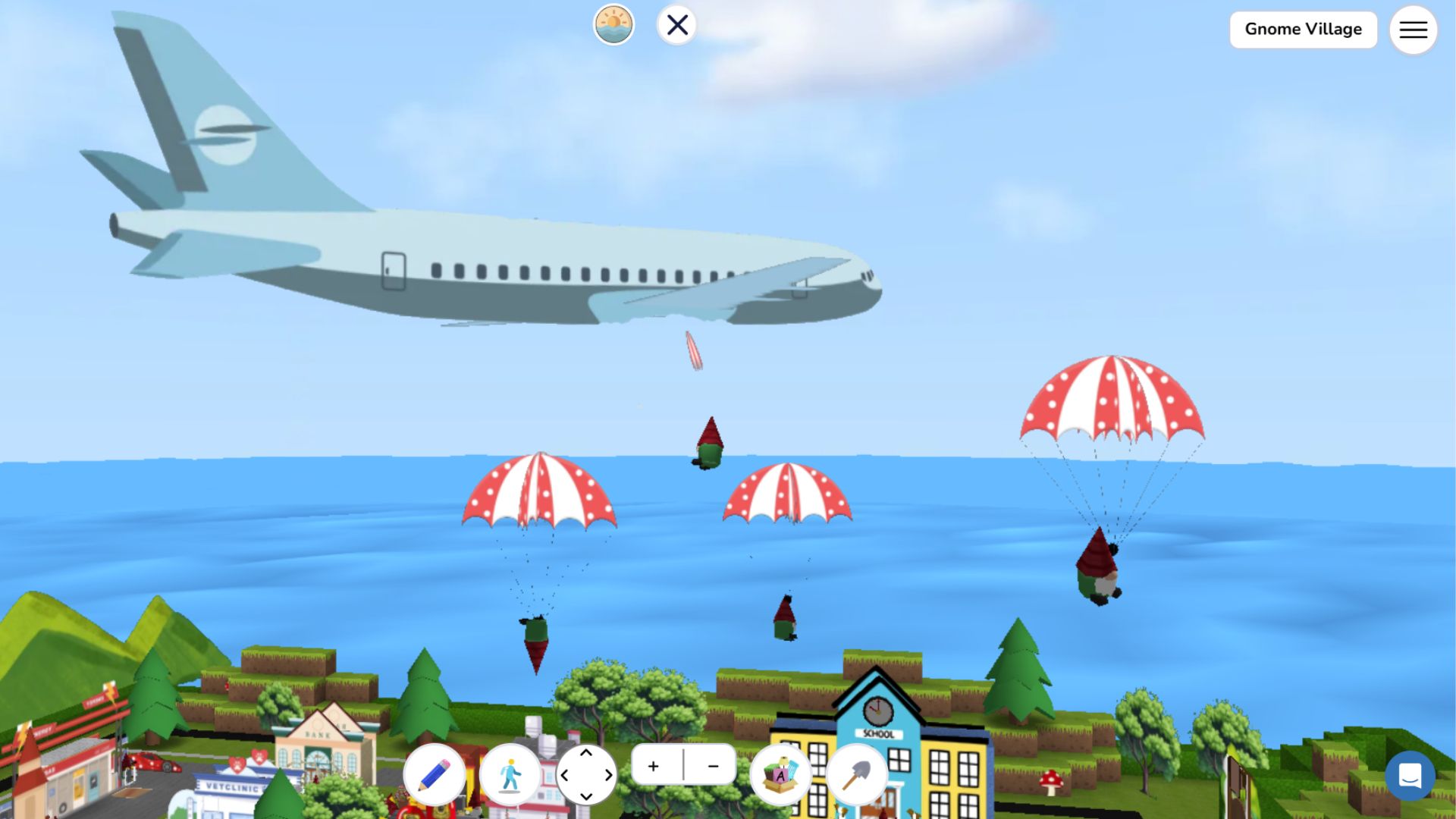Open options from the three-line menu icon
The width and height of the screenshot is (1456, 819).
1413,30
